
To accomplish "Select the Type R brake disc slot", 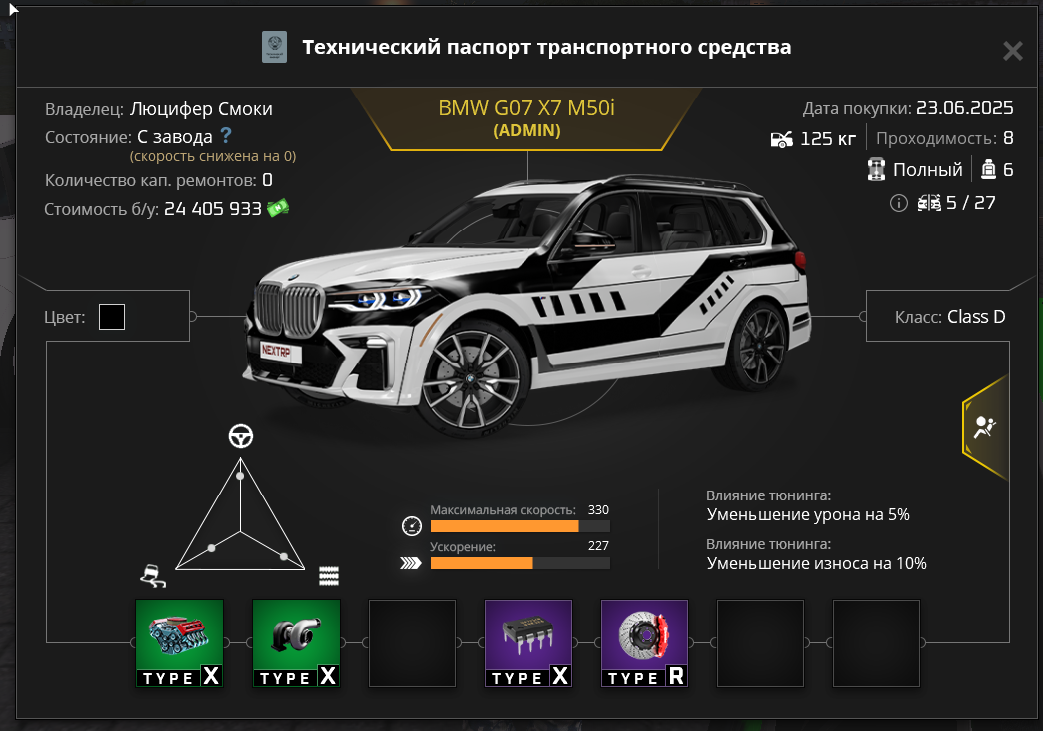I will [644, 643].
